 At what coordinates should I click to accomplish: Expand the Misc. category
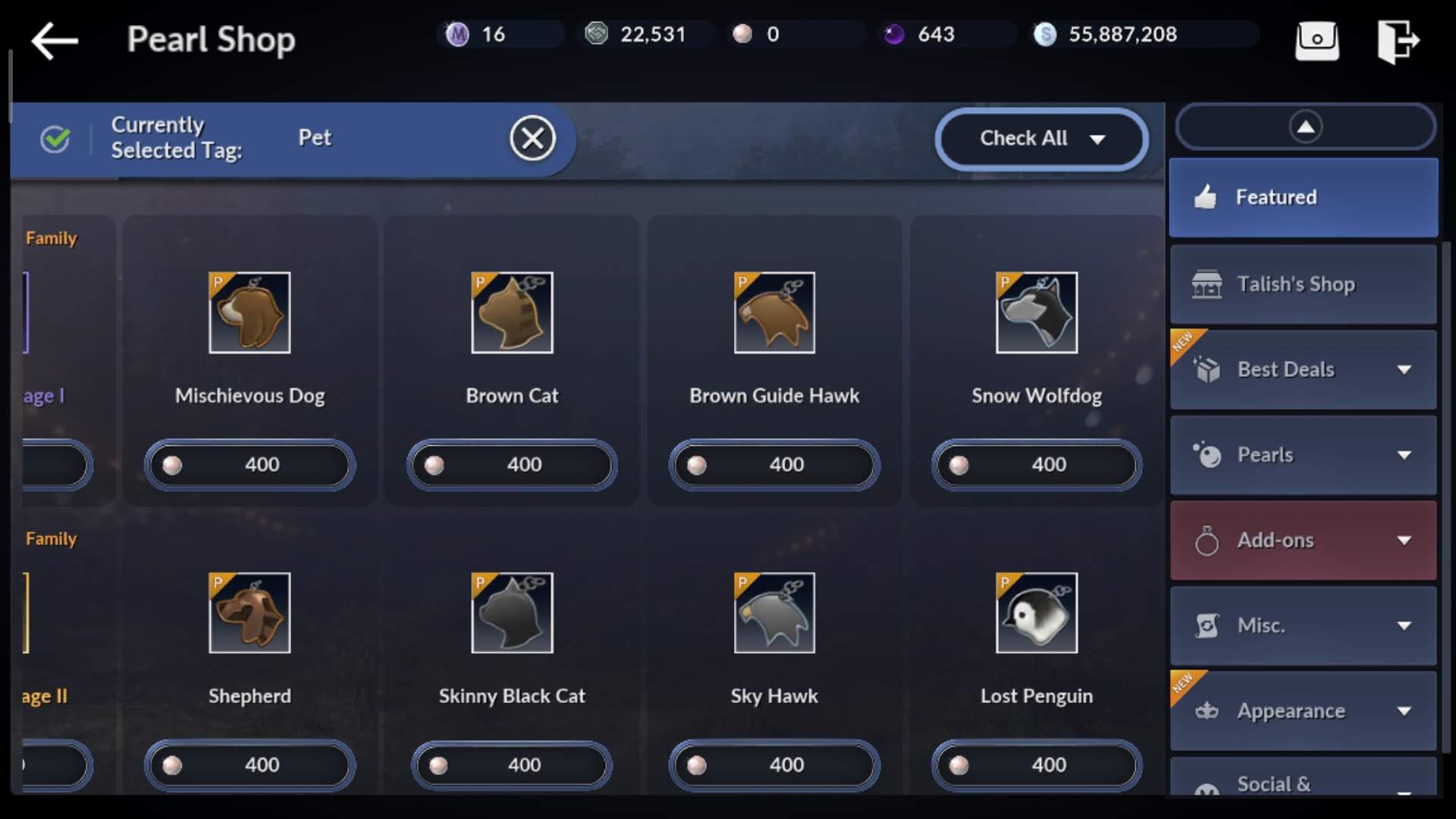click(x=1303, y=626)
